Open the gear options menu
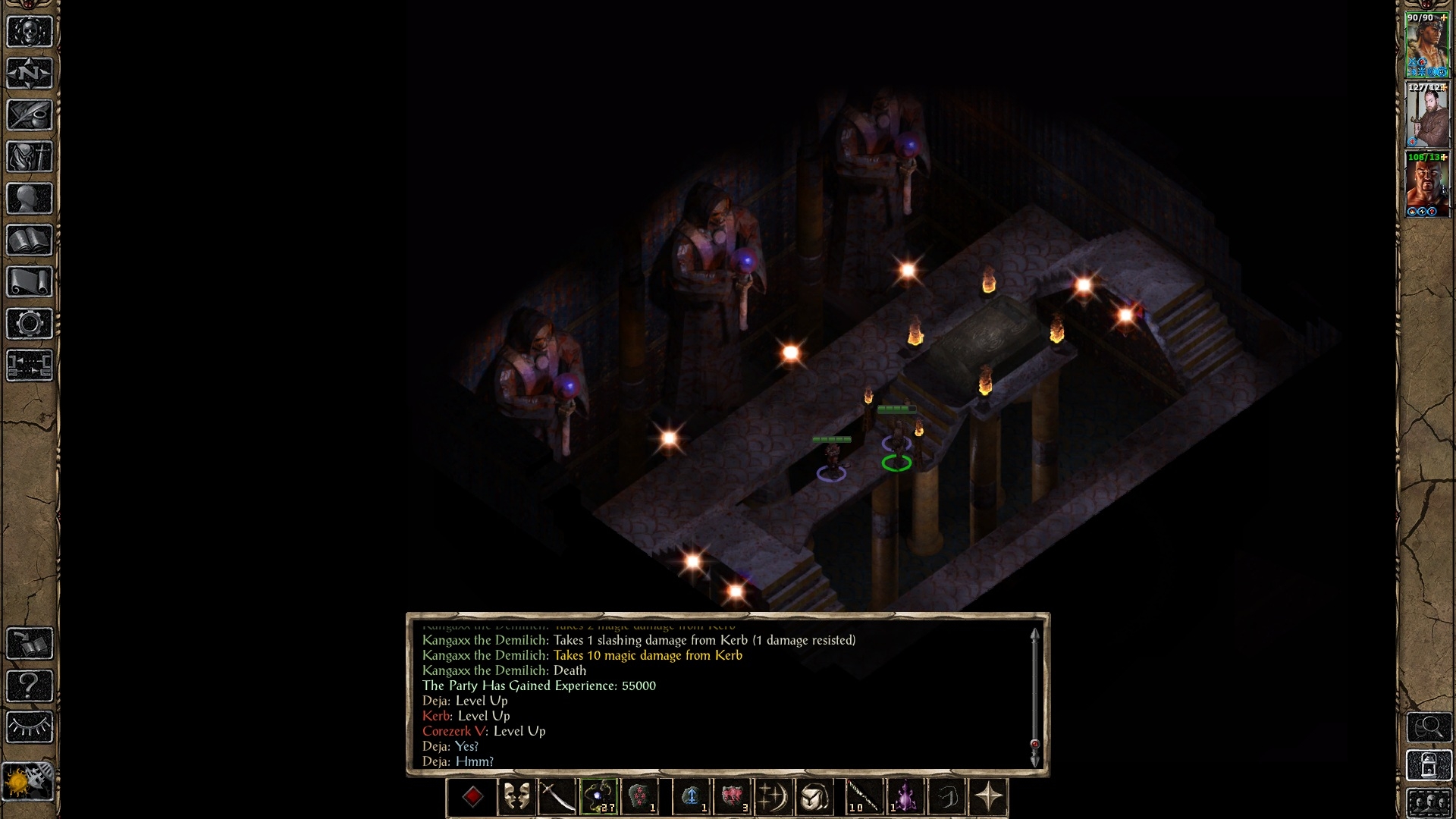This screenshot has height=819, width=1456. point(30,324)
